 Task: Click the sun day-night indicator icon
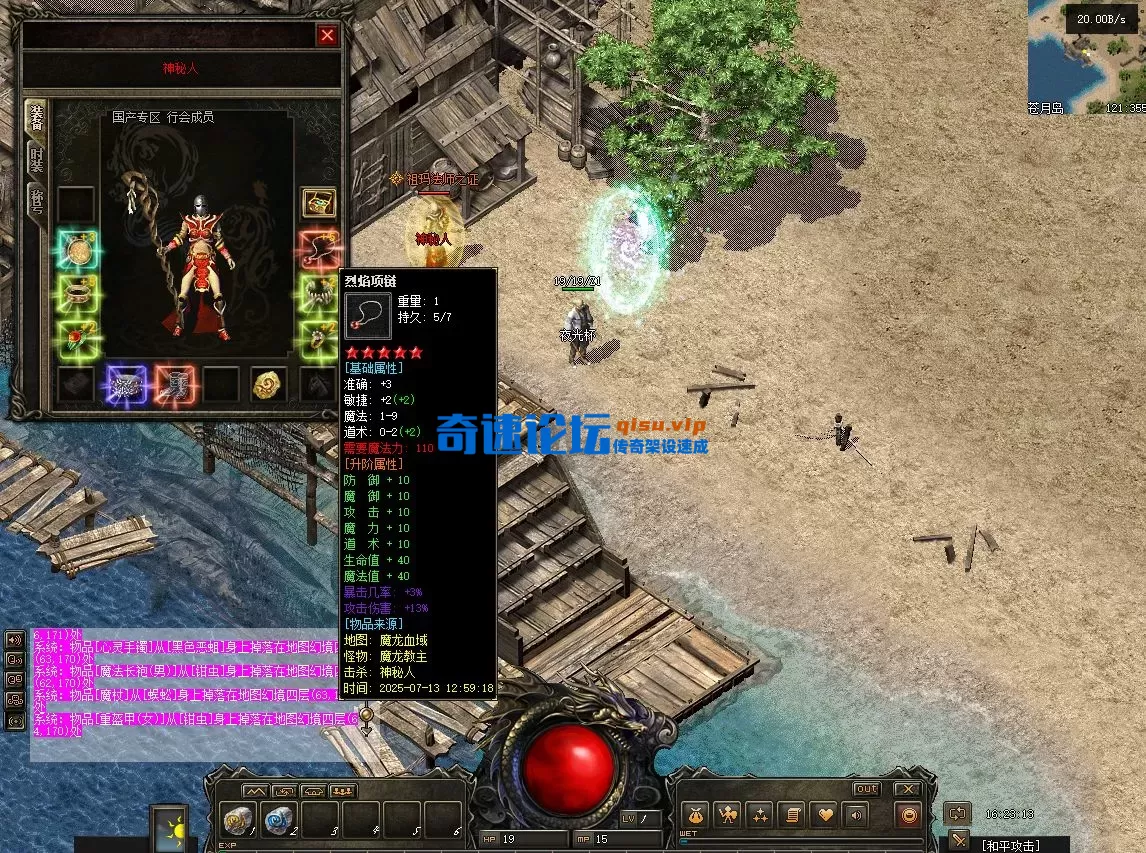(169, 828)
